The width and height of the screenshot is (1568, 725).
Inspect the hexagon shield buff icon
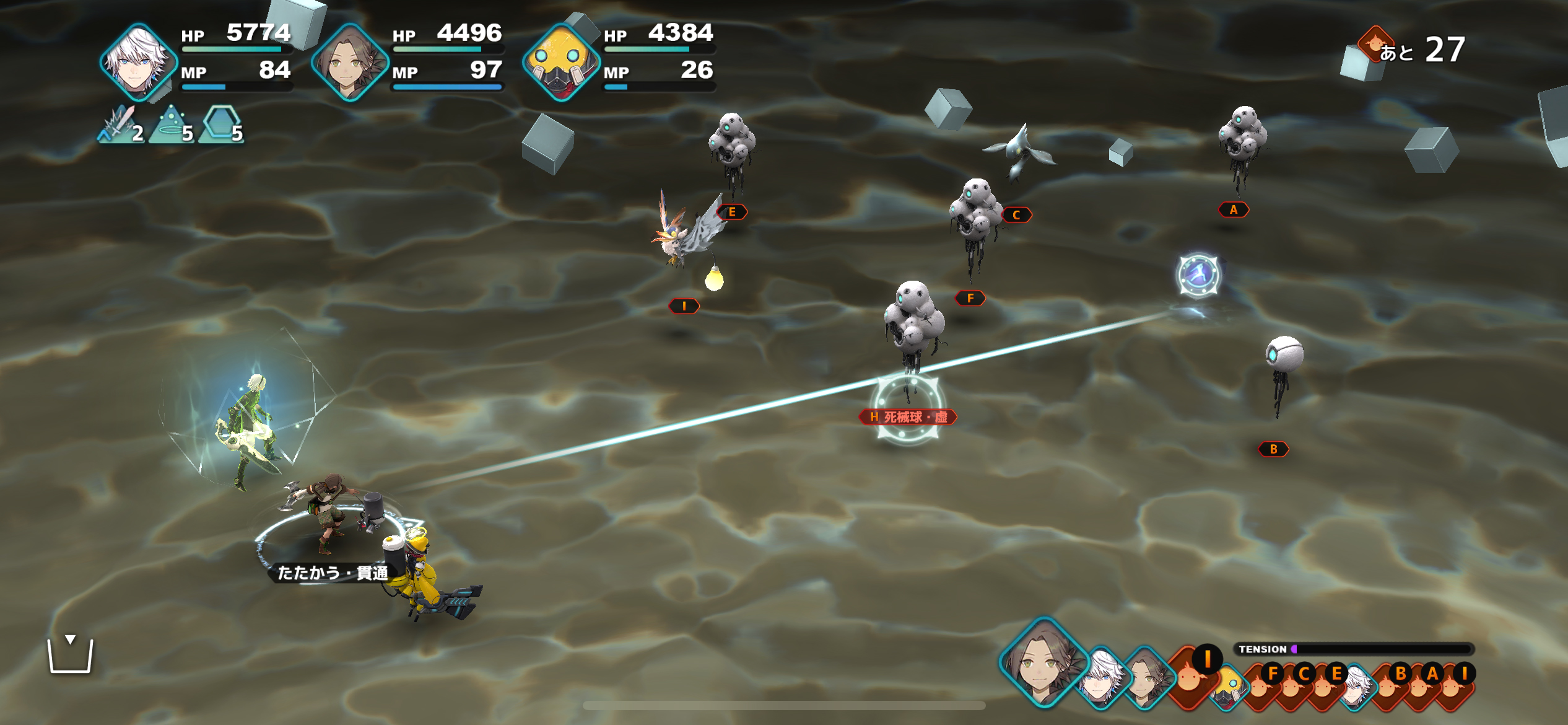point(221,125)
